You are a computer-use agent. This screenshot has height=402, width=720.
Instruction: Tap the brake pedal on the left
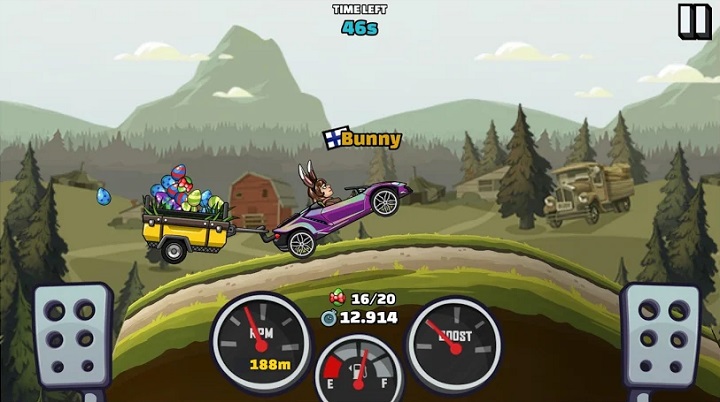pos(72,335)
